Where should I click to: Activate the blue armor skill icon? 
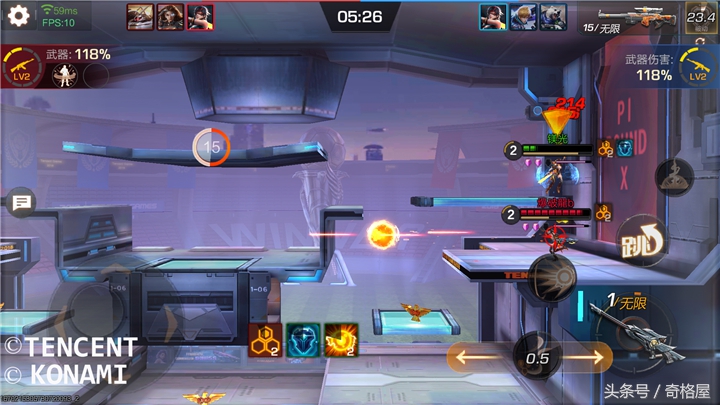pyautogui.click(x=303, y=341)
